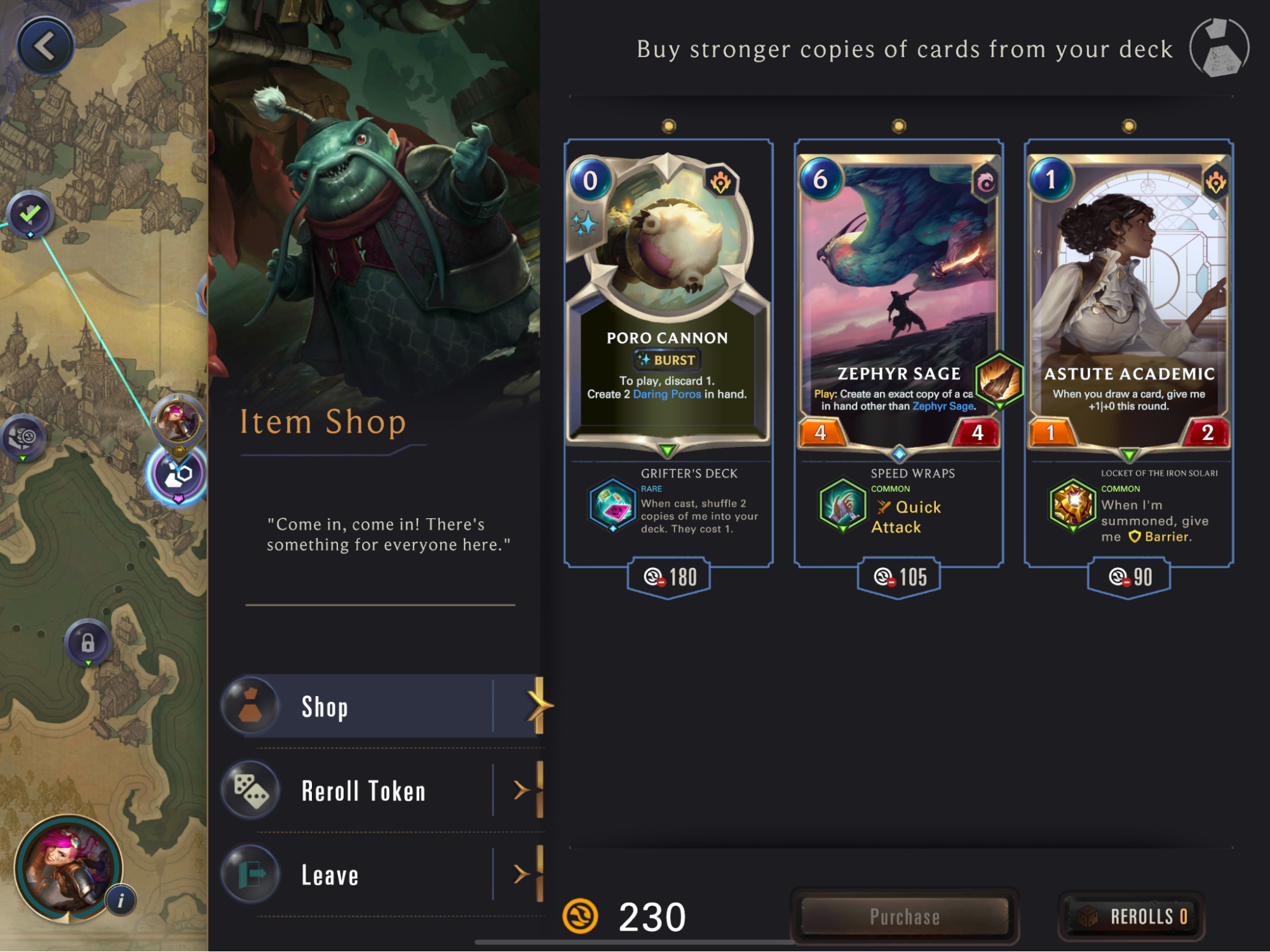This screenshot has height=952, width=1270.
Task: Click the 105 coin price tag
Action: point(899,577)
